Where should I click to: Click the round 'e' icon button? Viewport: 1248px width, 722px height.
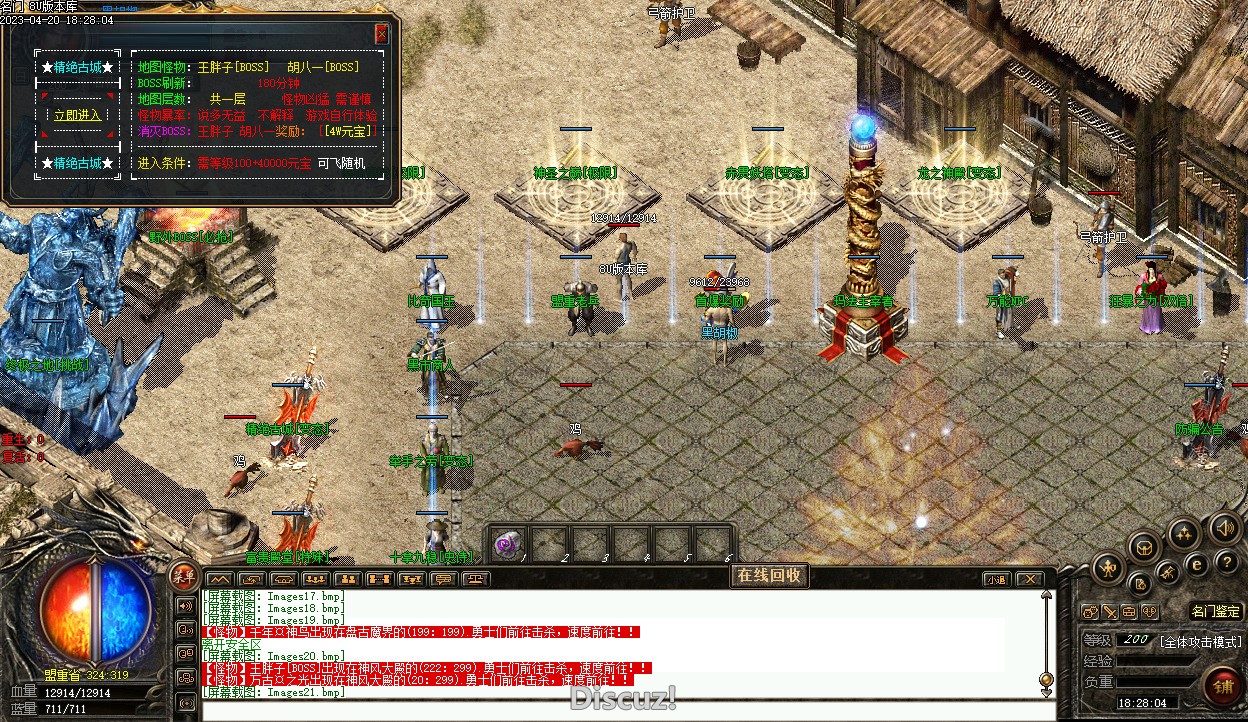(1194, 564)
